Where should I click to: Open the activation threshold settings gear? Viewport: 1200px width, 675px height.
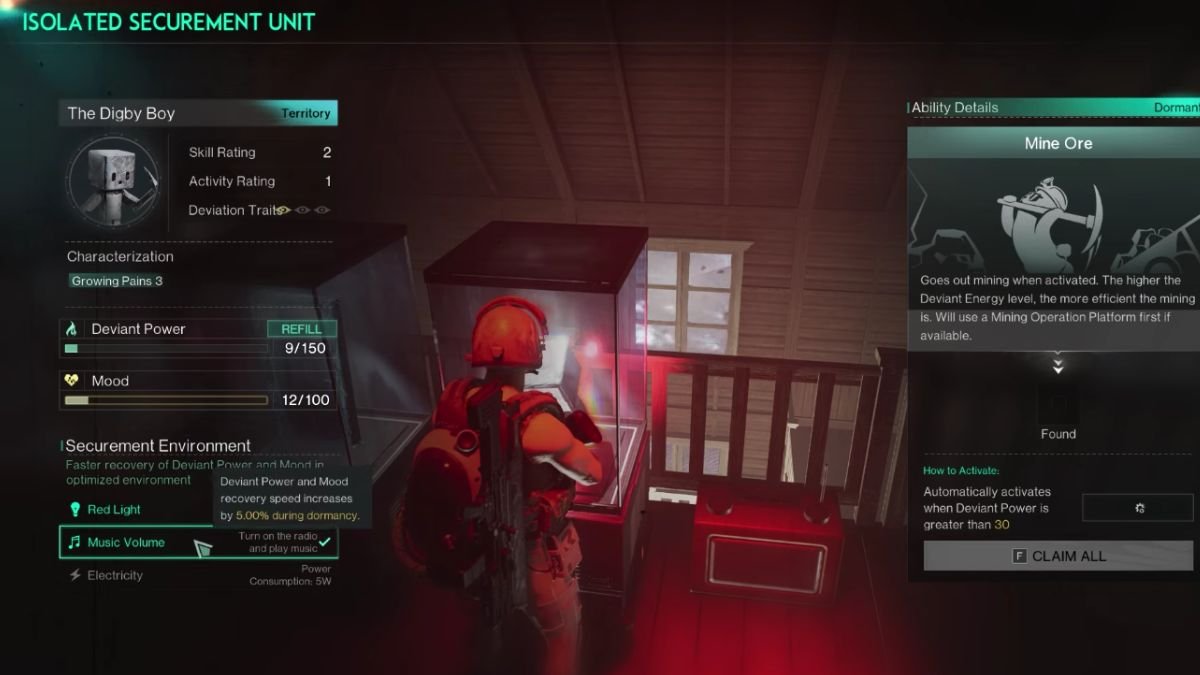(x=1138, y=508)
